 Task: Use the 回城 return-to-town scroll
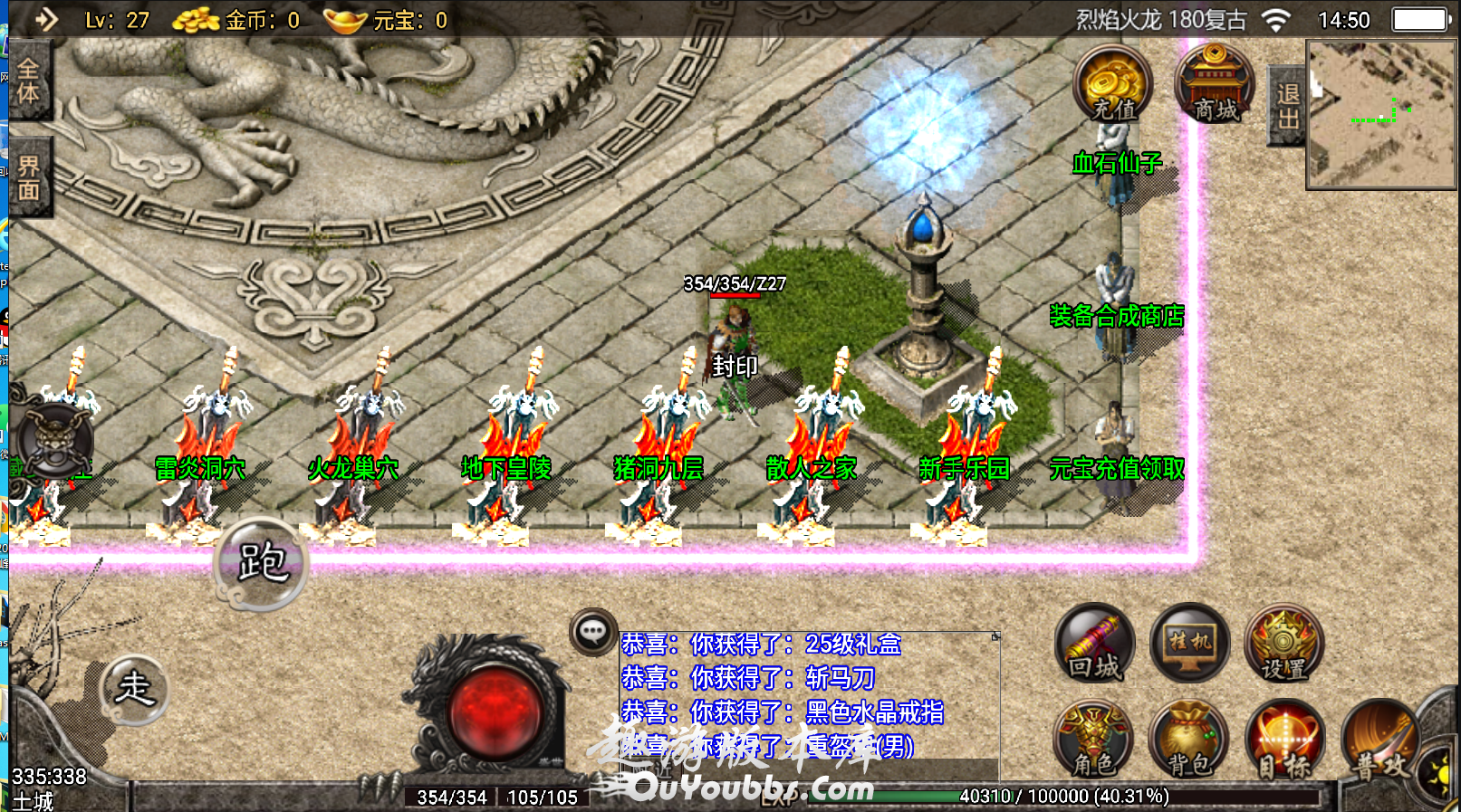[1095, 644]
